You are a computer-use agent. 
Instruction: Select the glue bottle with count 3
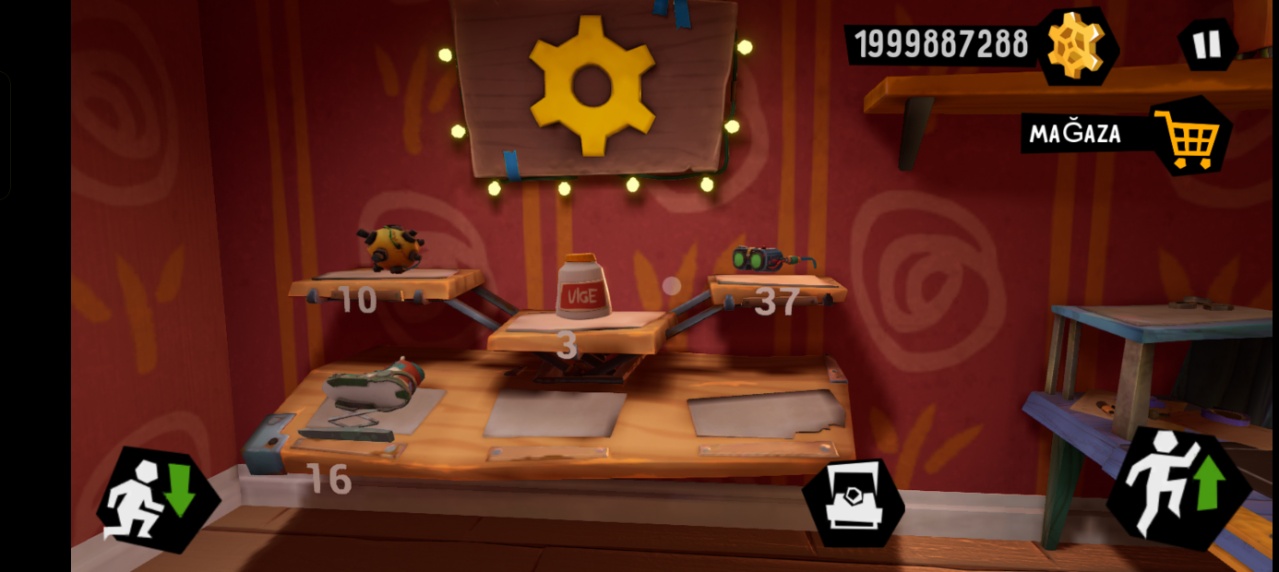583,287
